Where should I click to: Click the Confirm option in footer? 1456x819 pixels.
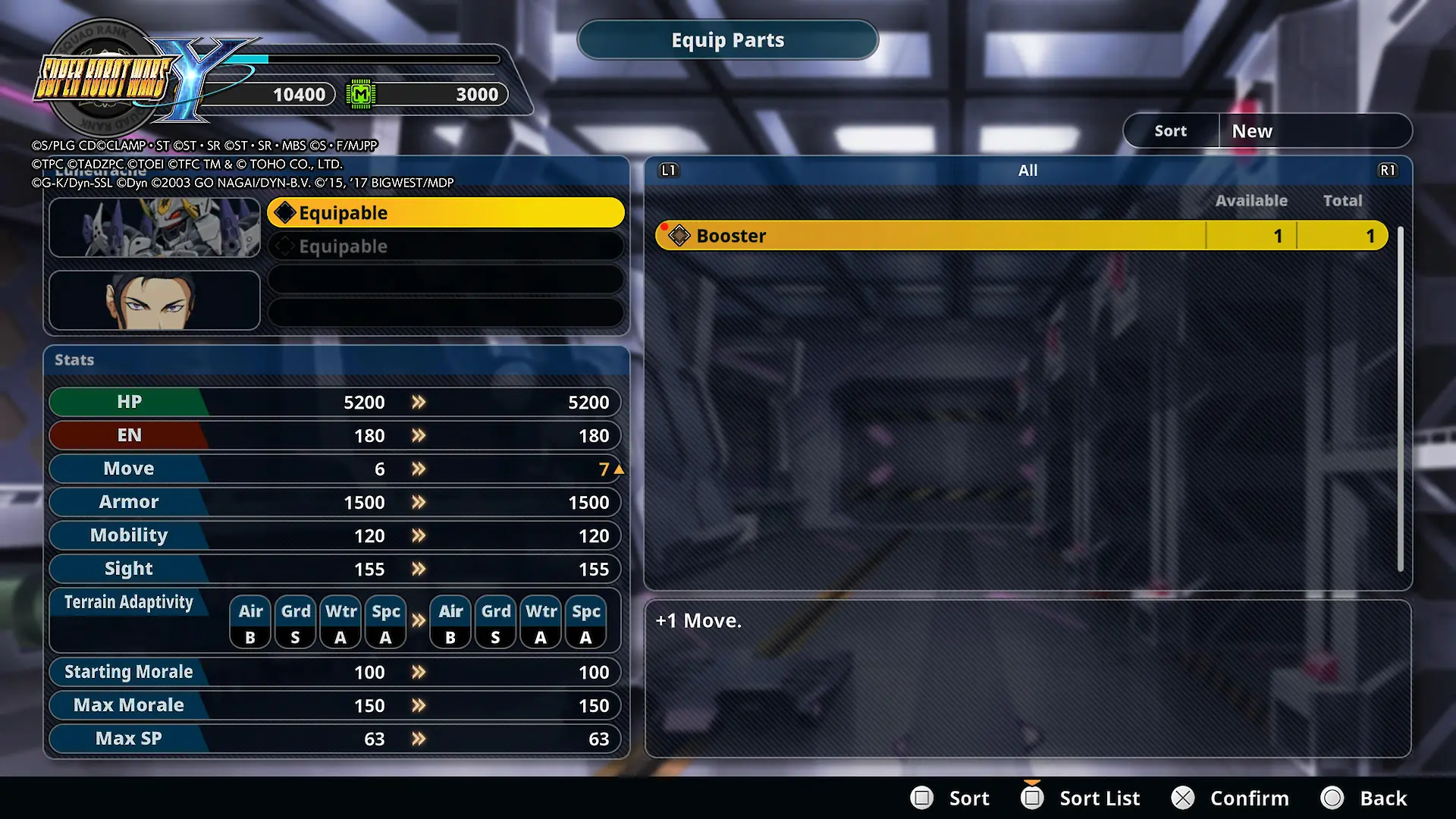point(1231,798)
